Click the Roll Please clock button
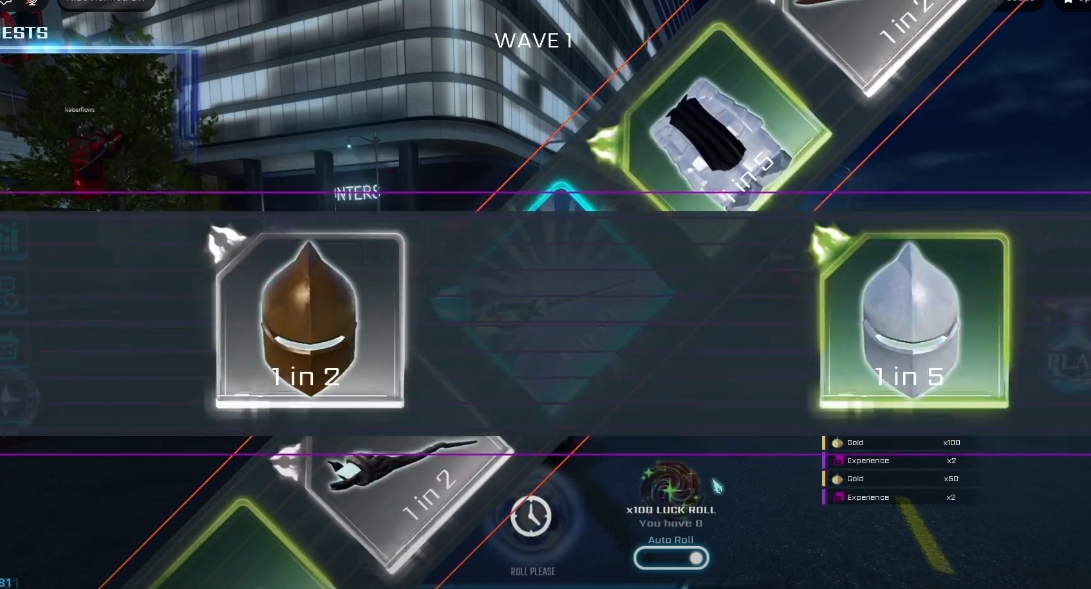This screenshot has width=1091, height=589. tap(530, 516)
